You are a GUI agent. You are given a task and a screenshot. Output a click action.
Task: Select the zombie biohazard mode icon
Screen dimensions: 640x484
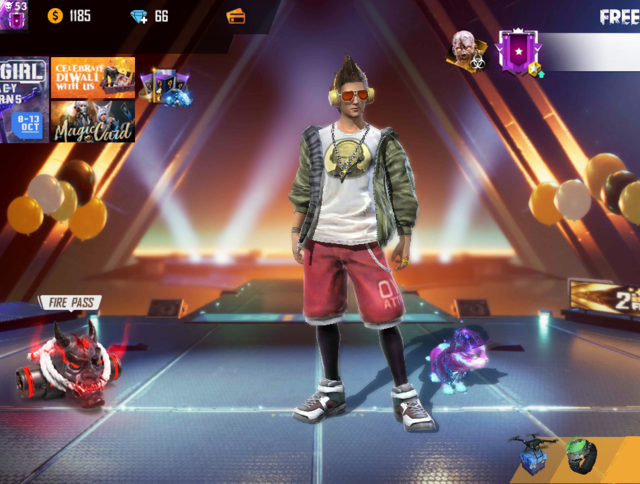(467, 50)
